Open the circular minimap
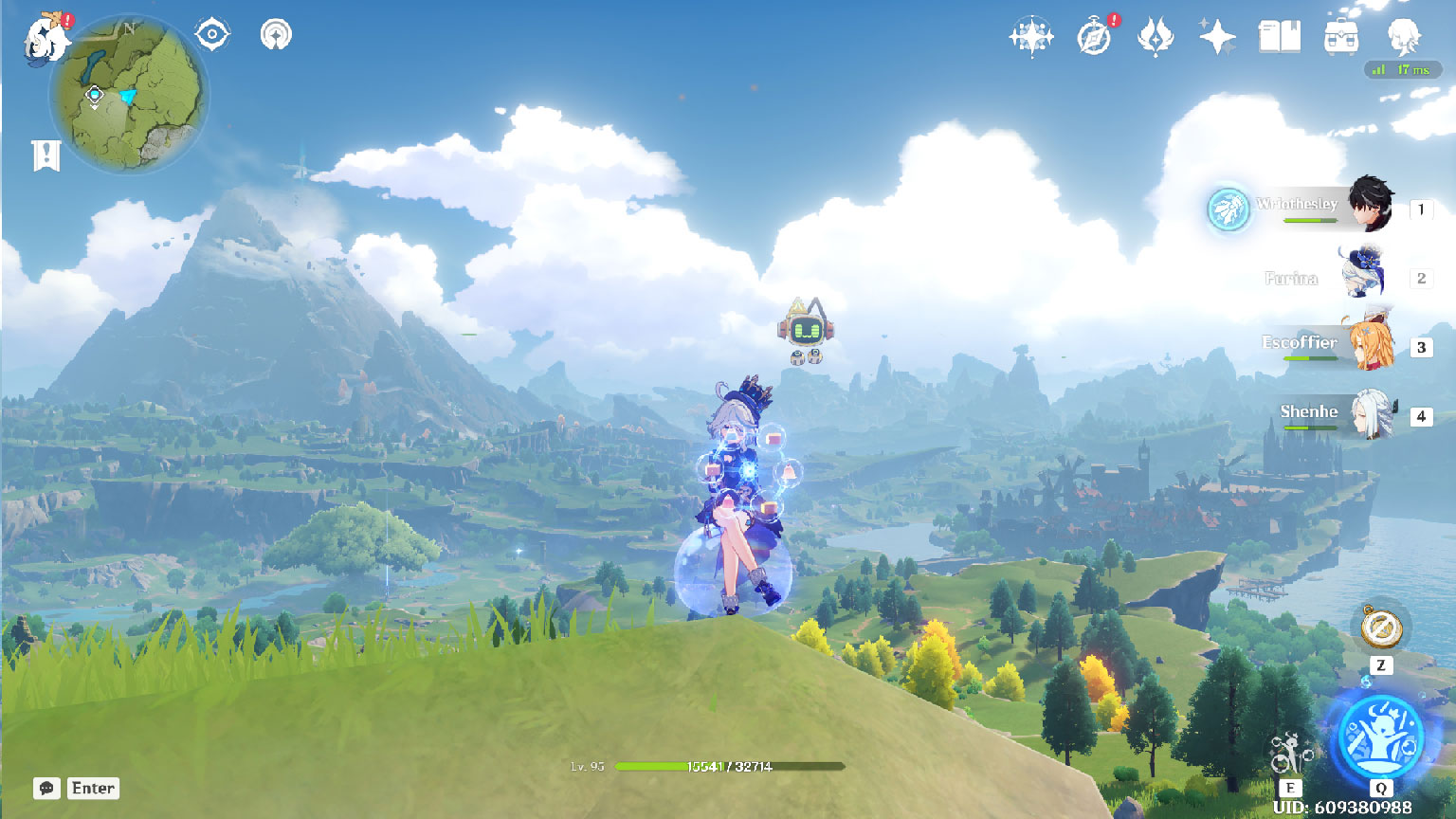The height and width of the screenshot is (819, 1456). tap(128, 95)
